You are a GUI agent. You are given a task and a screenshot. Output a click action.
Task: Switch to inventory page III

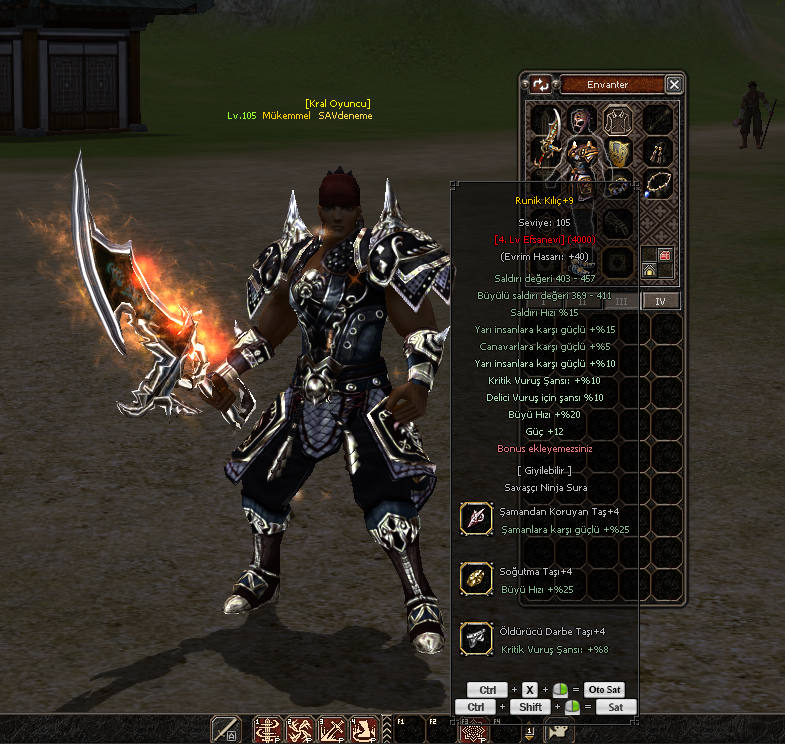[x=621, y=300]
